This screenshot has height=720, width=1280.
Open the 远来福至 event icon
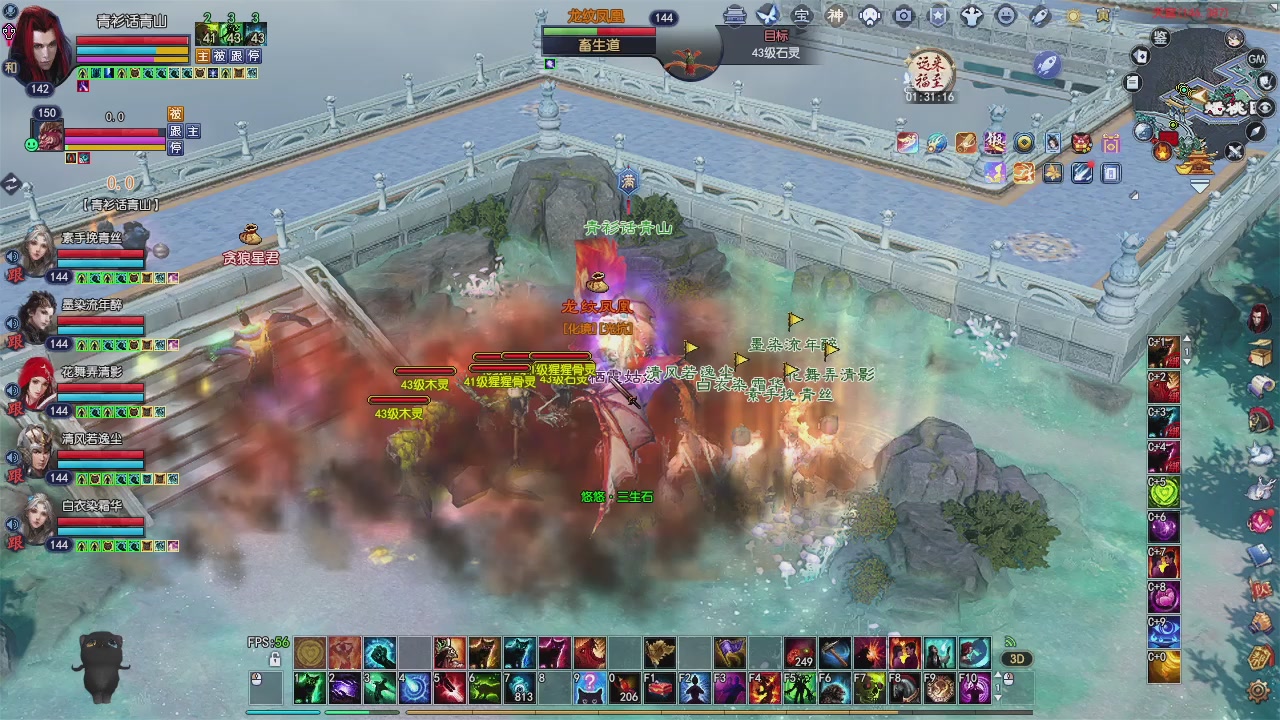[x=930, y=70]
